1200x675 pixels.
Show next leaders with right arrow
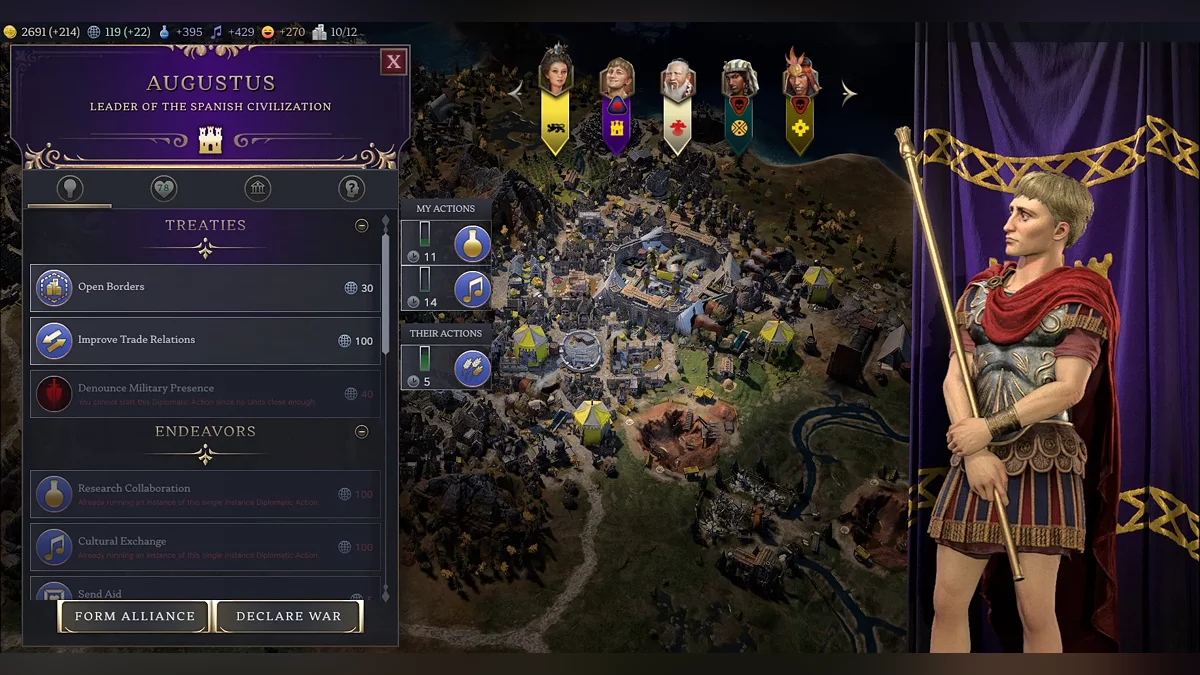point(848,94)
